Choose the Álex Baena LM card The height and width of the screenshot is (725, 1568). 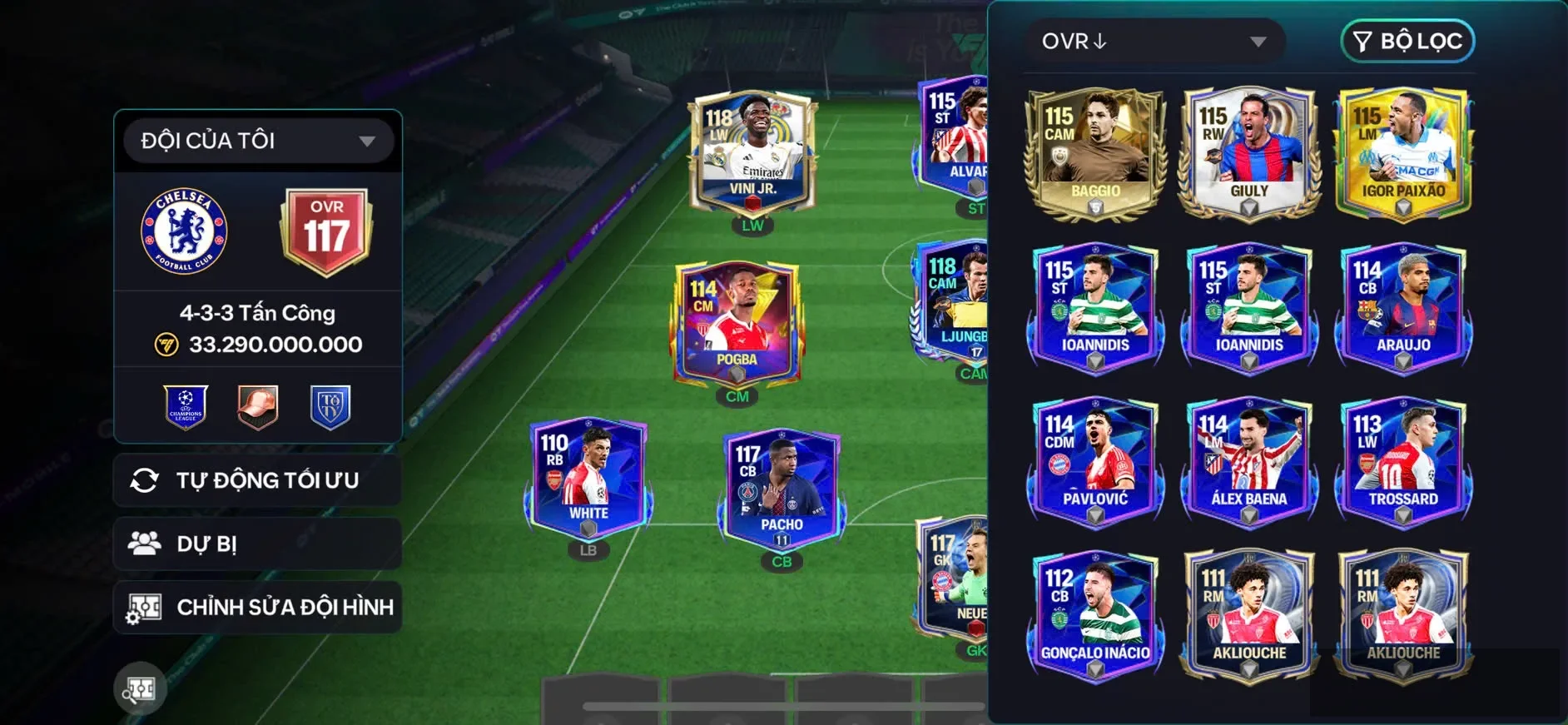tap(1248, 461)
